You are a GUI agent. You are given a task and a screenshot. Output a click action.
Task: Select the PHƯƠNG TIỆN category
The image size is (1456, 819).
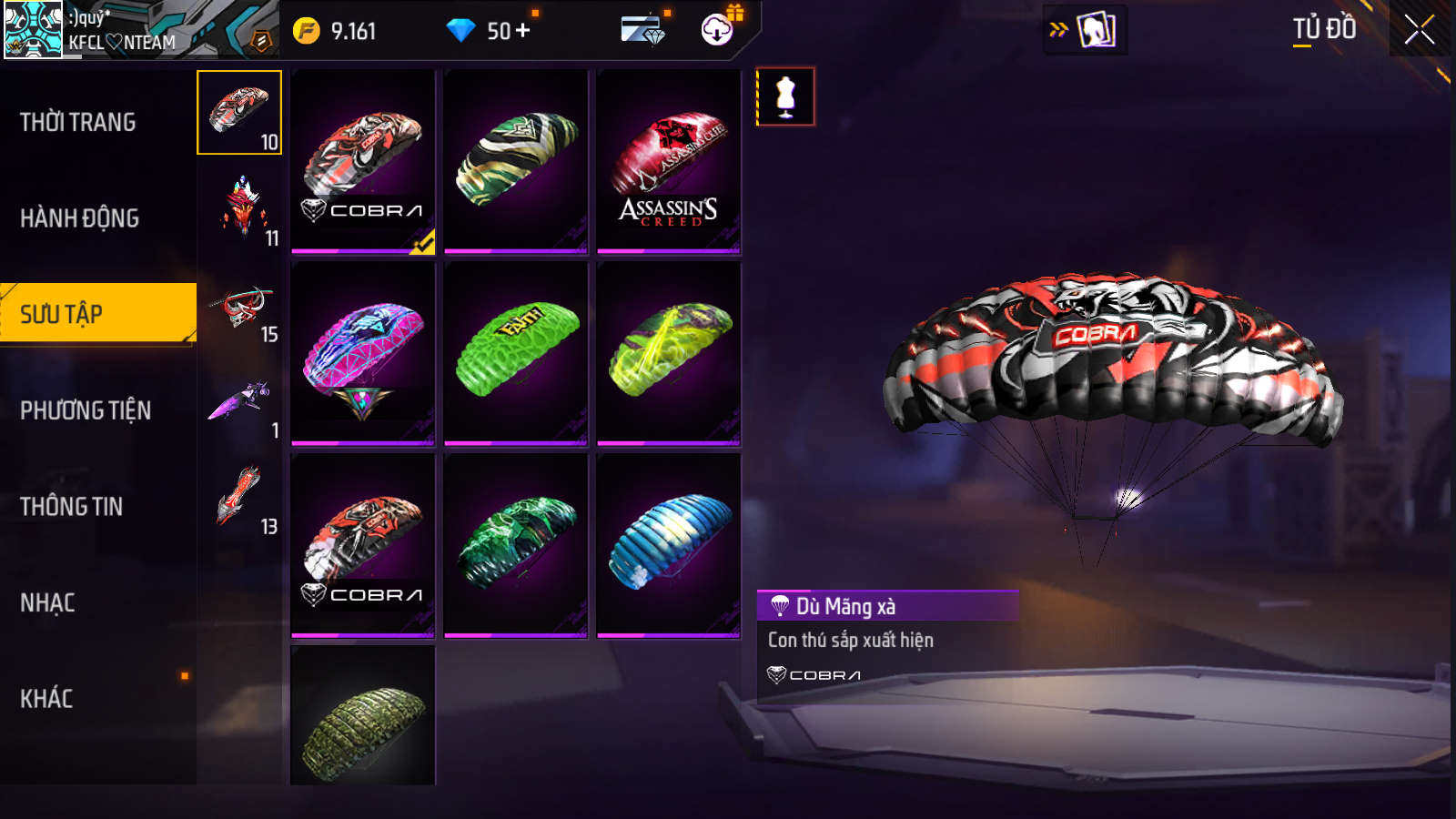[86, 410]
